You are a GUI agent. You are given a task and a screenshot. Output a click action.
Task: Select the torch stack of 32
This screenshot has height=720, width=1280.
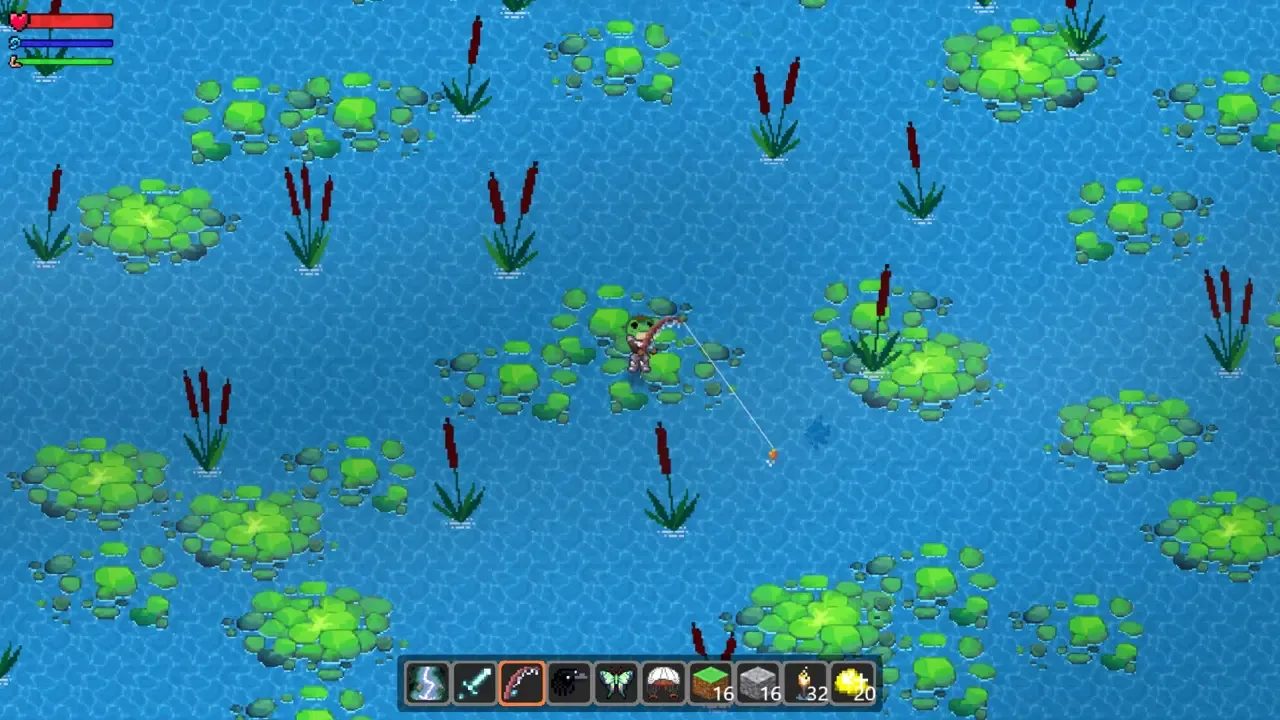tap(805, 683)
